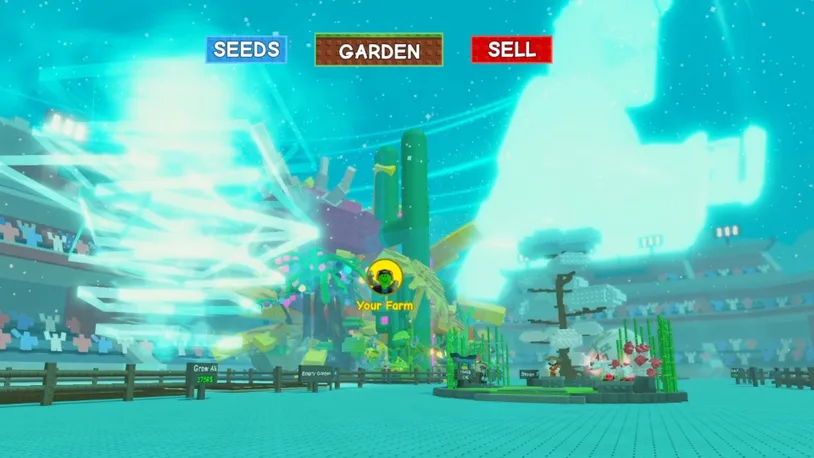Open the blue SEEDS button
Image resolution: width=814 pixels, height=458 pixels.
247,50
